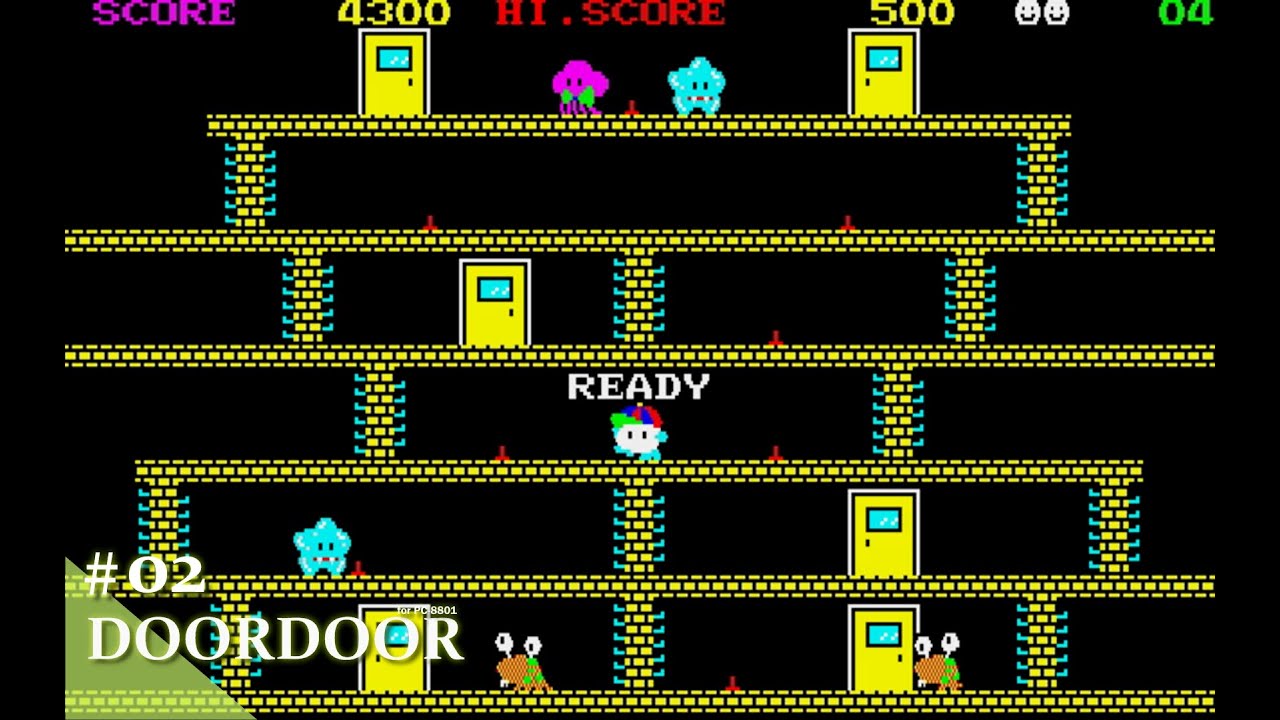Screen dimensions: 1280x720
Task: Select the blue star monster beside HI.SCORE
Action: (696, 82)
